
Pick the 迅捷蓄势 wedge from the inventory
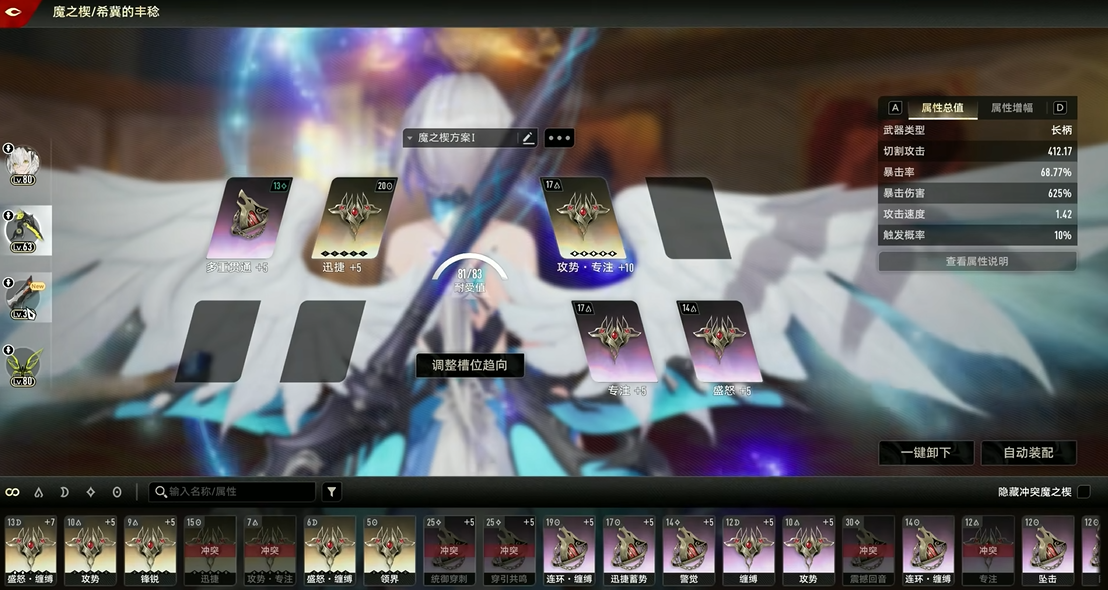628,548
